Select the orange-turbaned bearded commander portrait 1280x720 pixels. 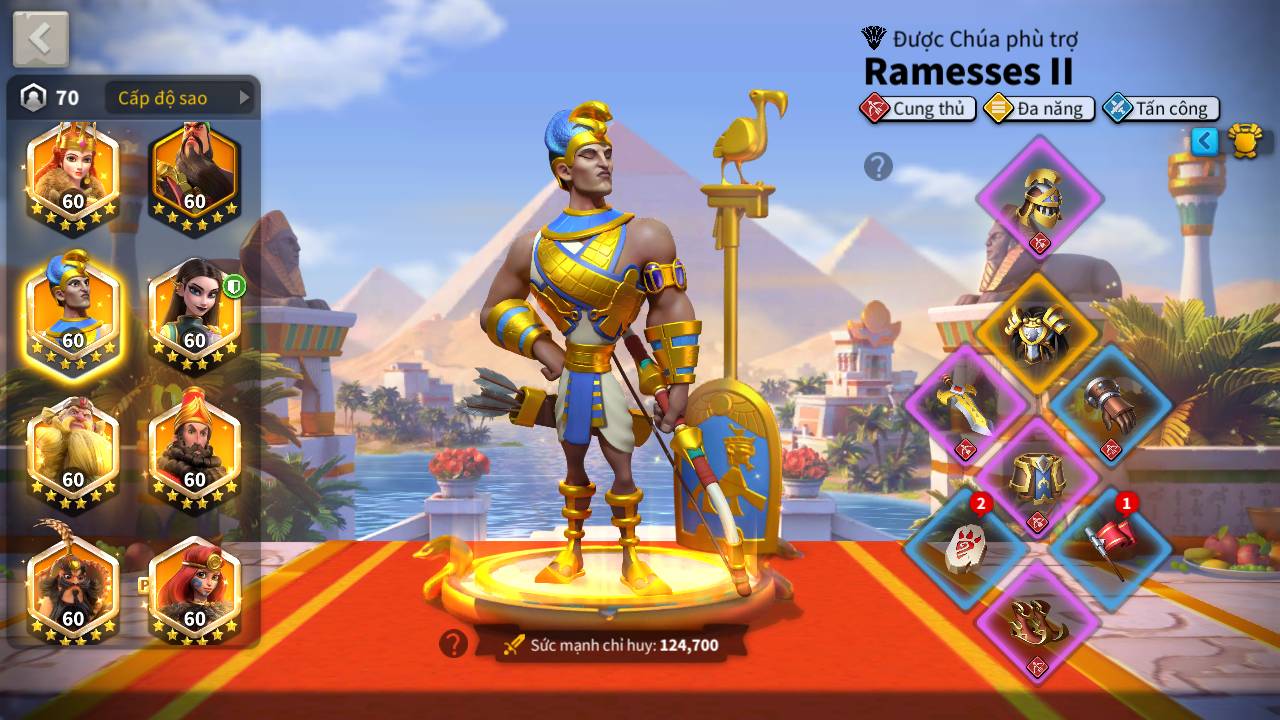(x=195, y=450)
